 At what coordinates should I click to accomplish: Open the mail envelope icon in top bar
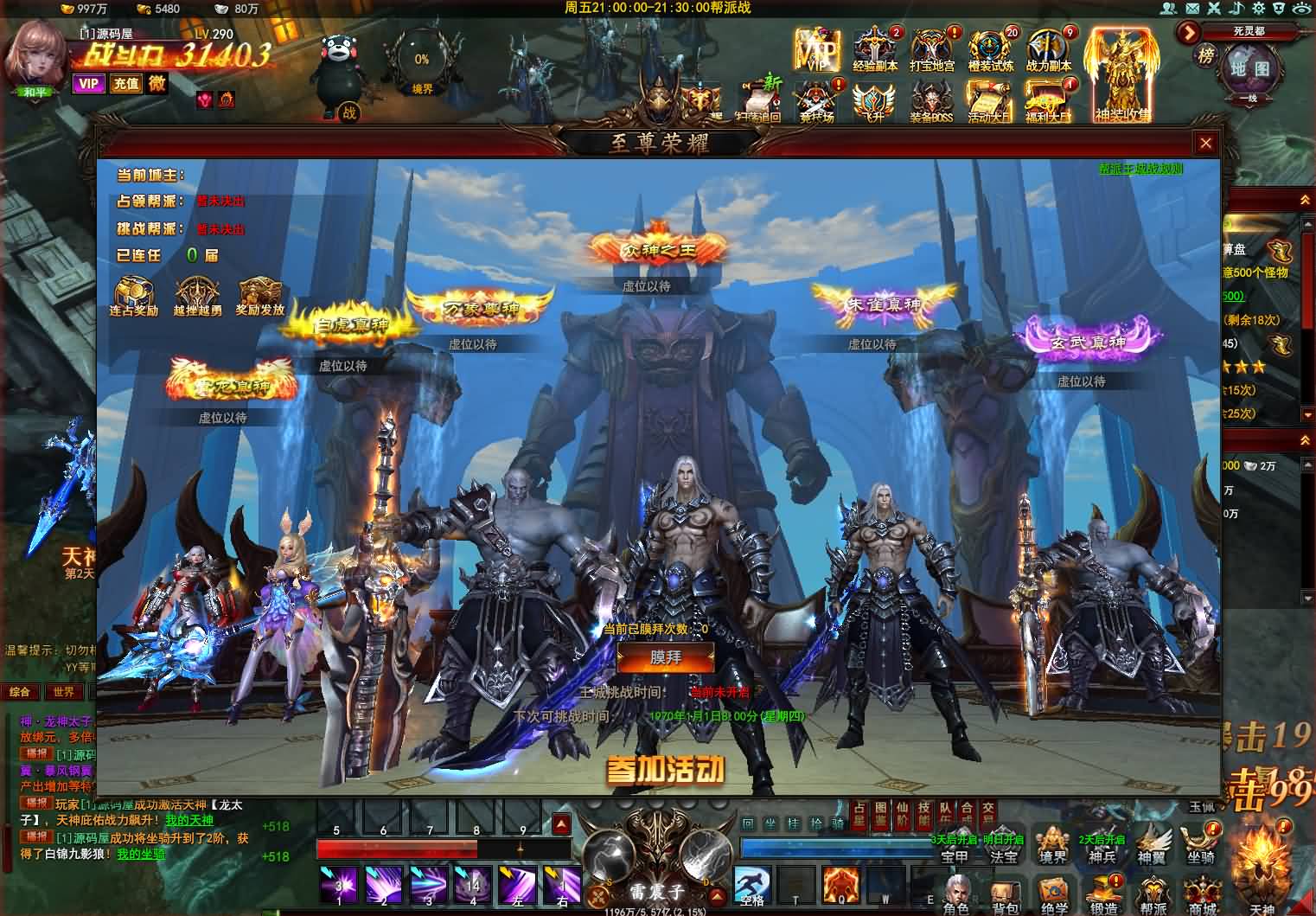[1191, 8]
